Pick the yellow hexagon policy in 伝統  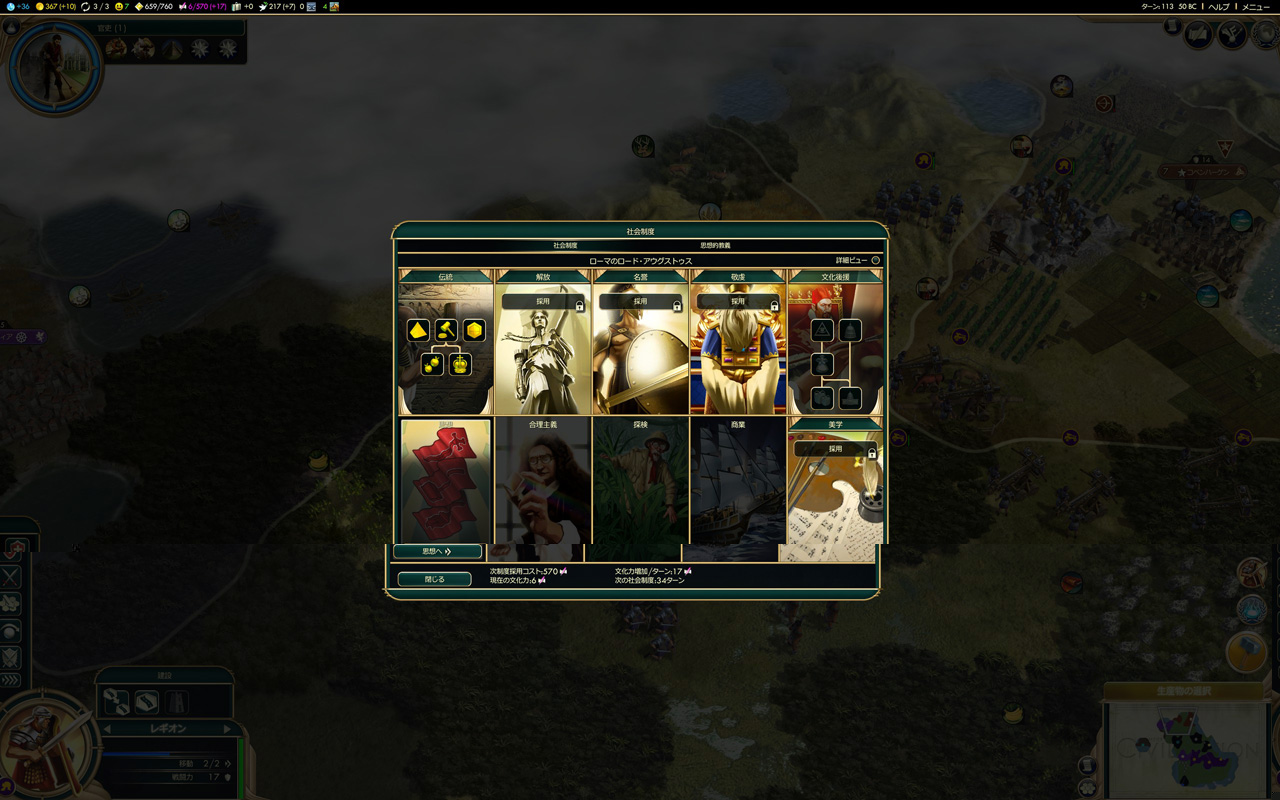(474, 330)
